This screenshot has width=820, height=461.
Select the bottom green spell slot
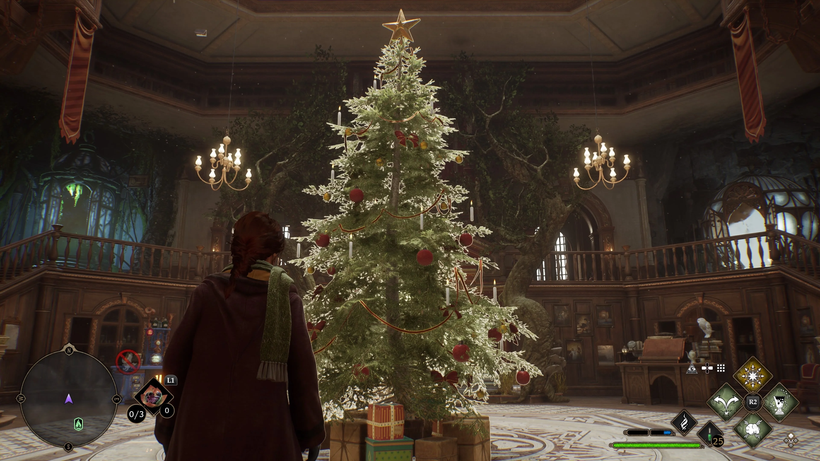(x=752, y=428)
